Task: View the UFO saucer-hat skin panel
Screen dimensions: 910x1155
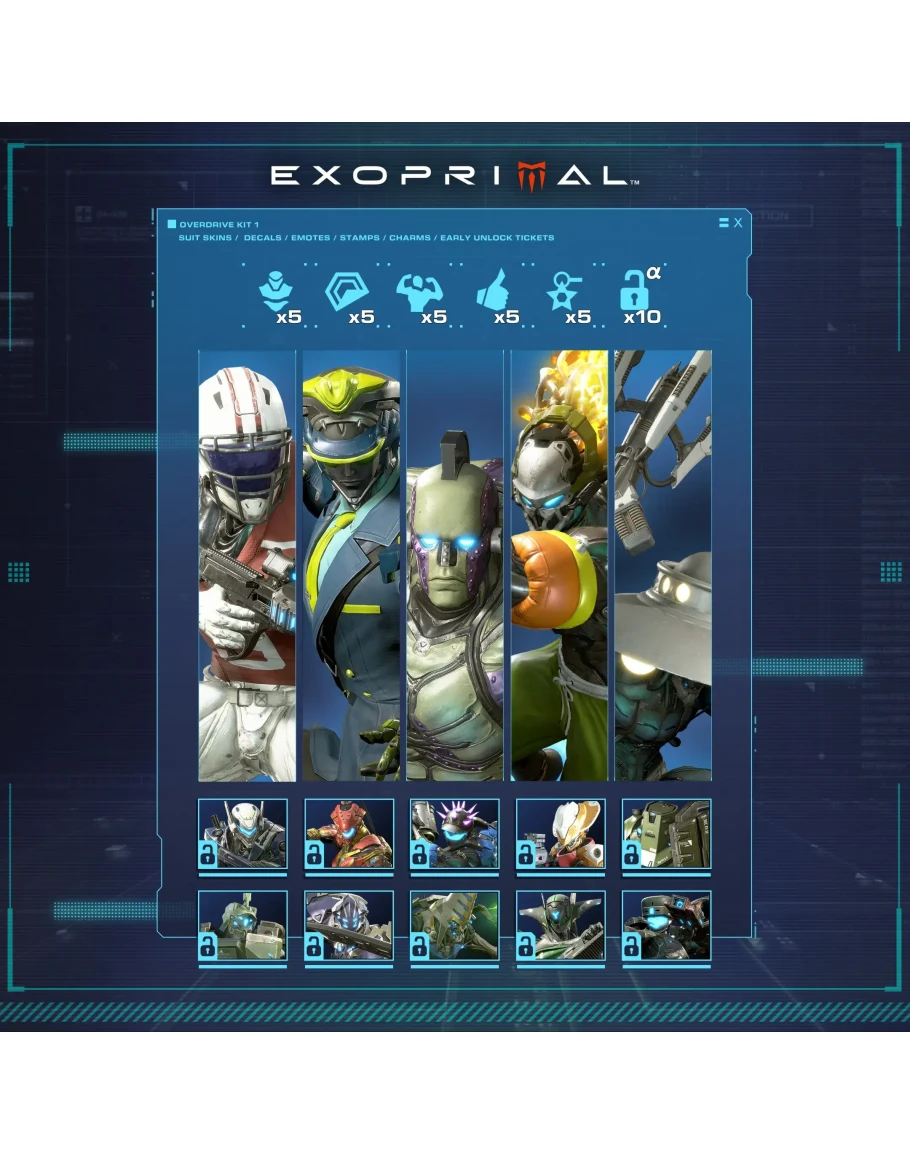Action: 663,565
